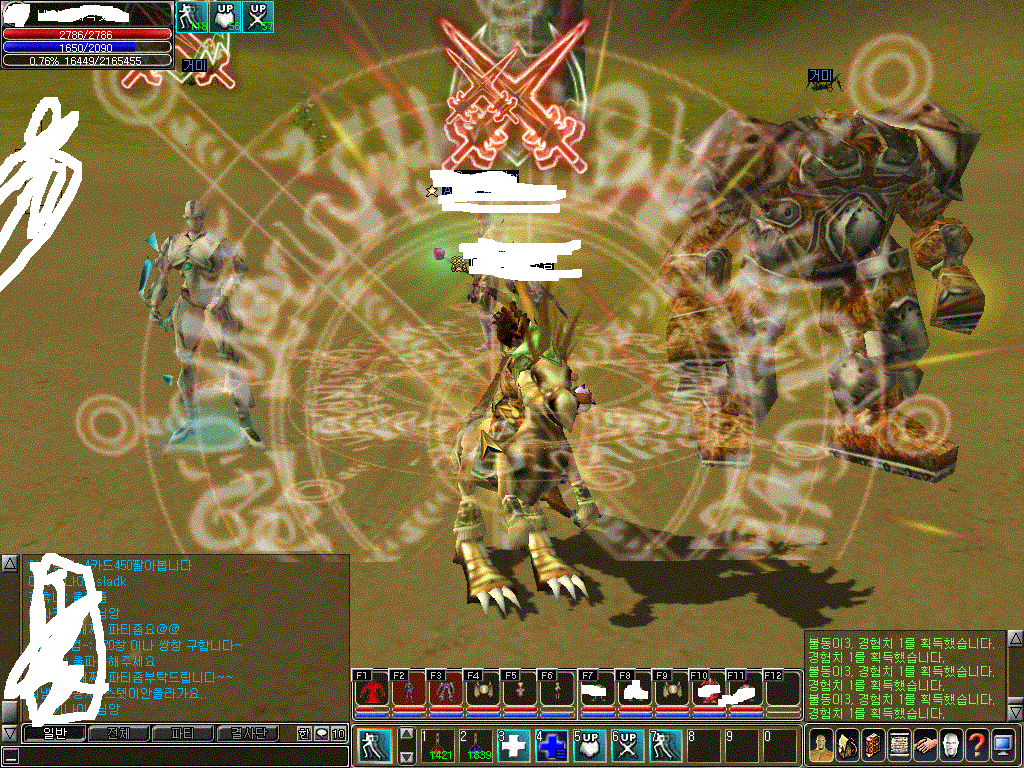
Task: Cast the crossed swords UP buff
Action: click(626, 746)
